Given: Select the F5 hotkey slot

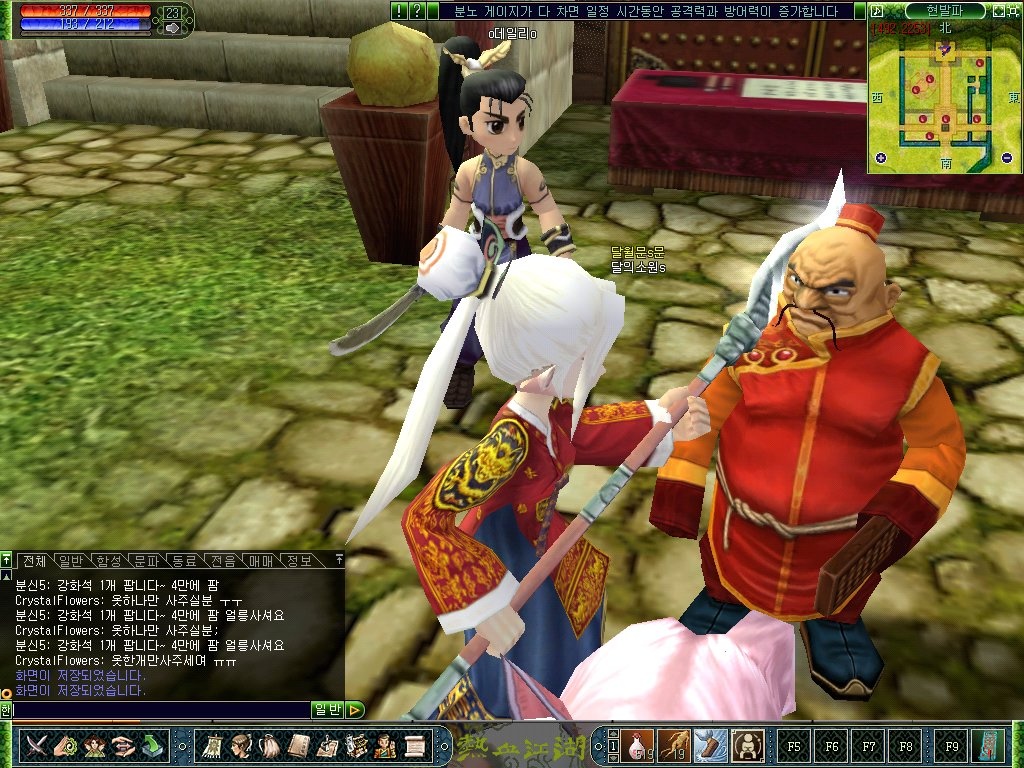Looking at the screenshot, I should [x=794, y=745].
